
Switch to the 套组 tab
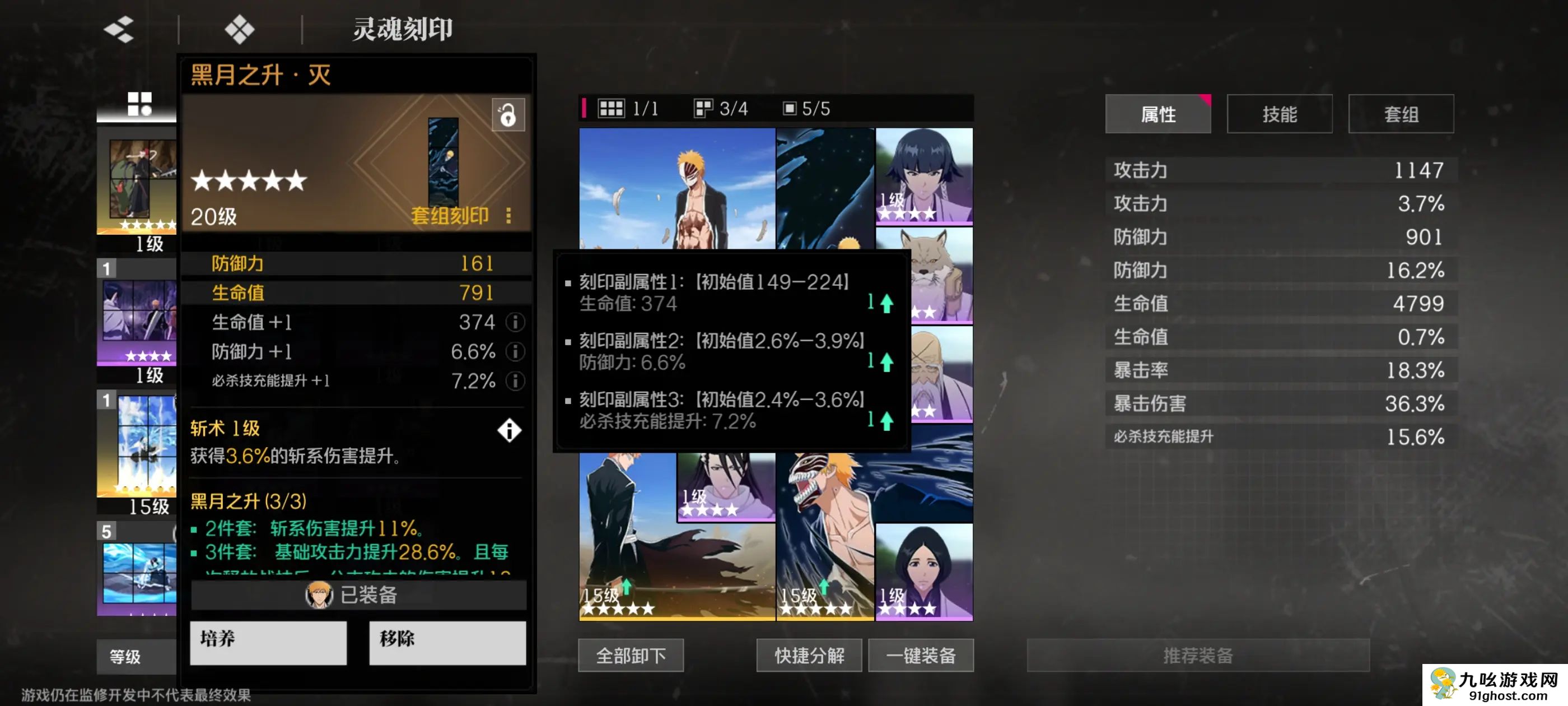[1401, 113]
